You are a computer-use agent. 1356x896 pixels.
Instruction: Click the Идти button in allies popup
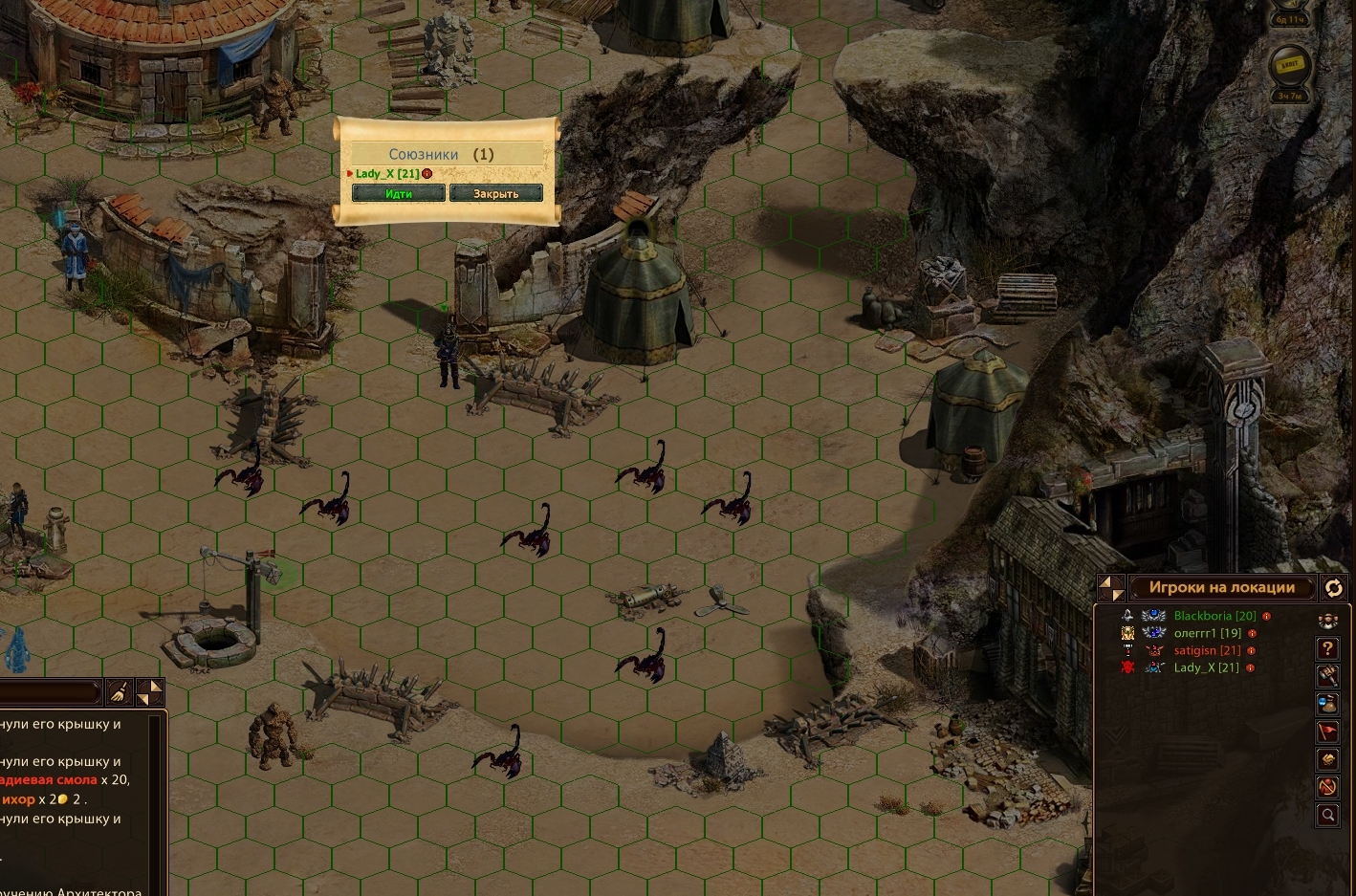point(399,193)
